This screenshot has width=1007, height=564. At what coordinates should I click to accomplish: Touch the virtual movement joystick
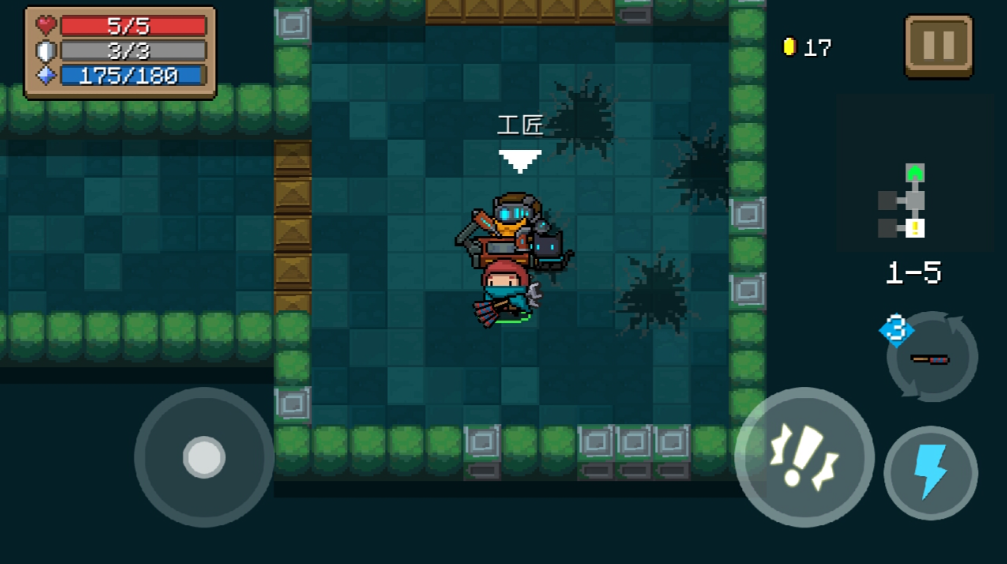click(x=204, y=457)
